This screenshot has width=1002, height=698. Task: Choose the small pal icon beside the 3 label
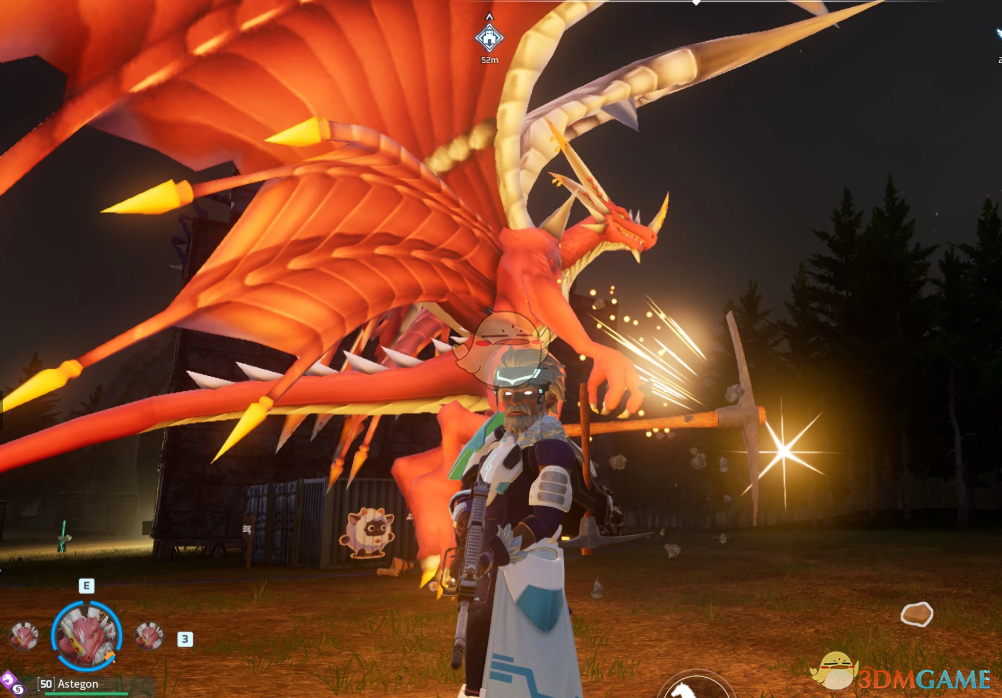(150, 635)
